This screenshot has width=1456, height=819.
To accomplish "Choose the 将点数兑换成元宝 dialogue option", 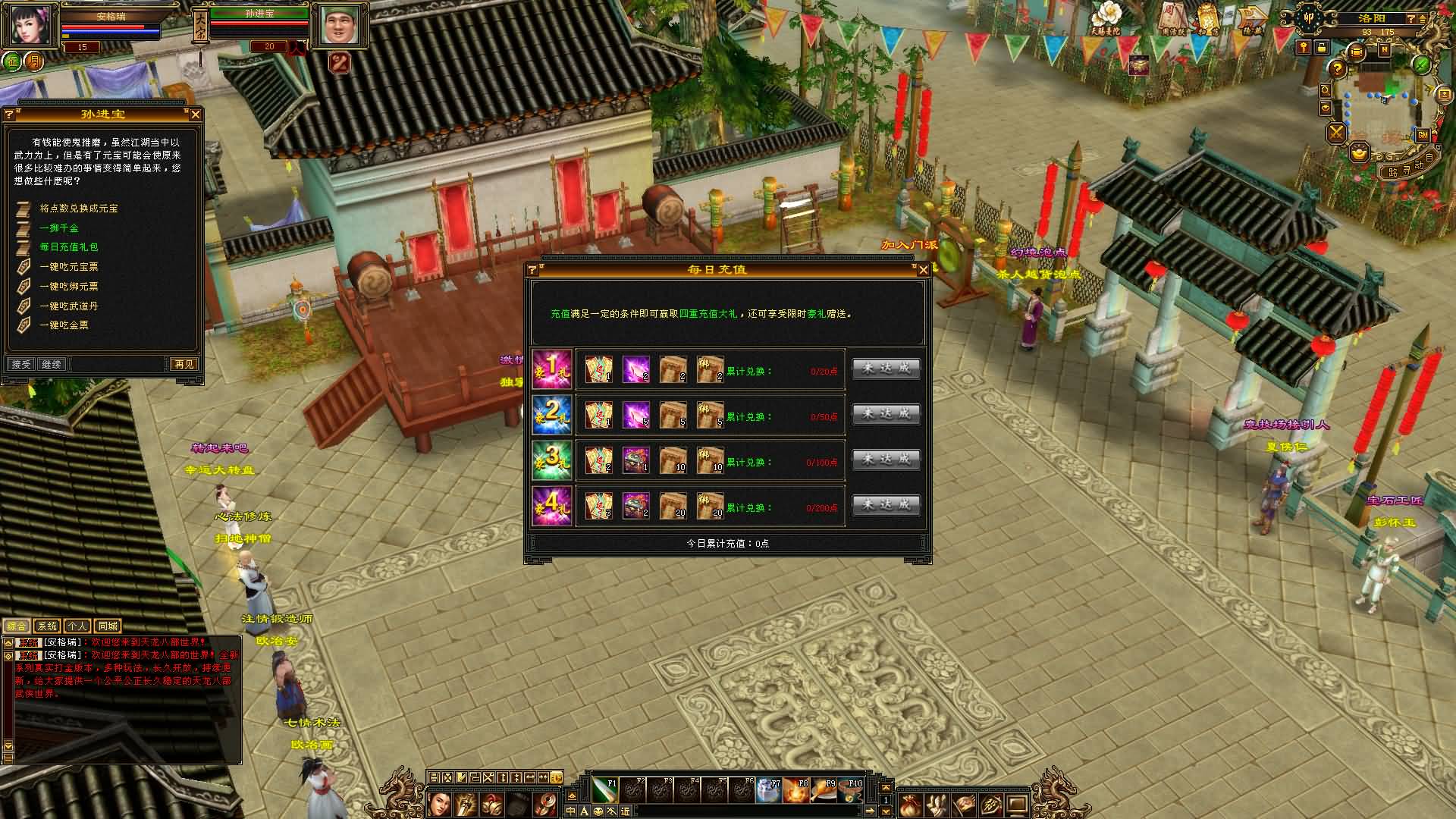I will (x=79, y=209).
